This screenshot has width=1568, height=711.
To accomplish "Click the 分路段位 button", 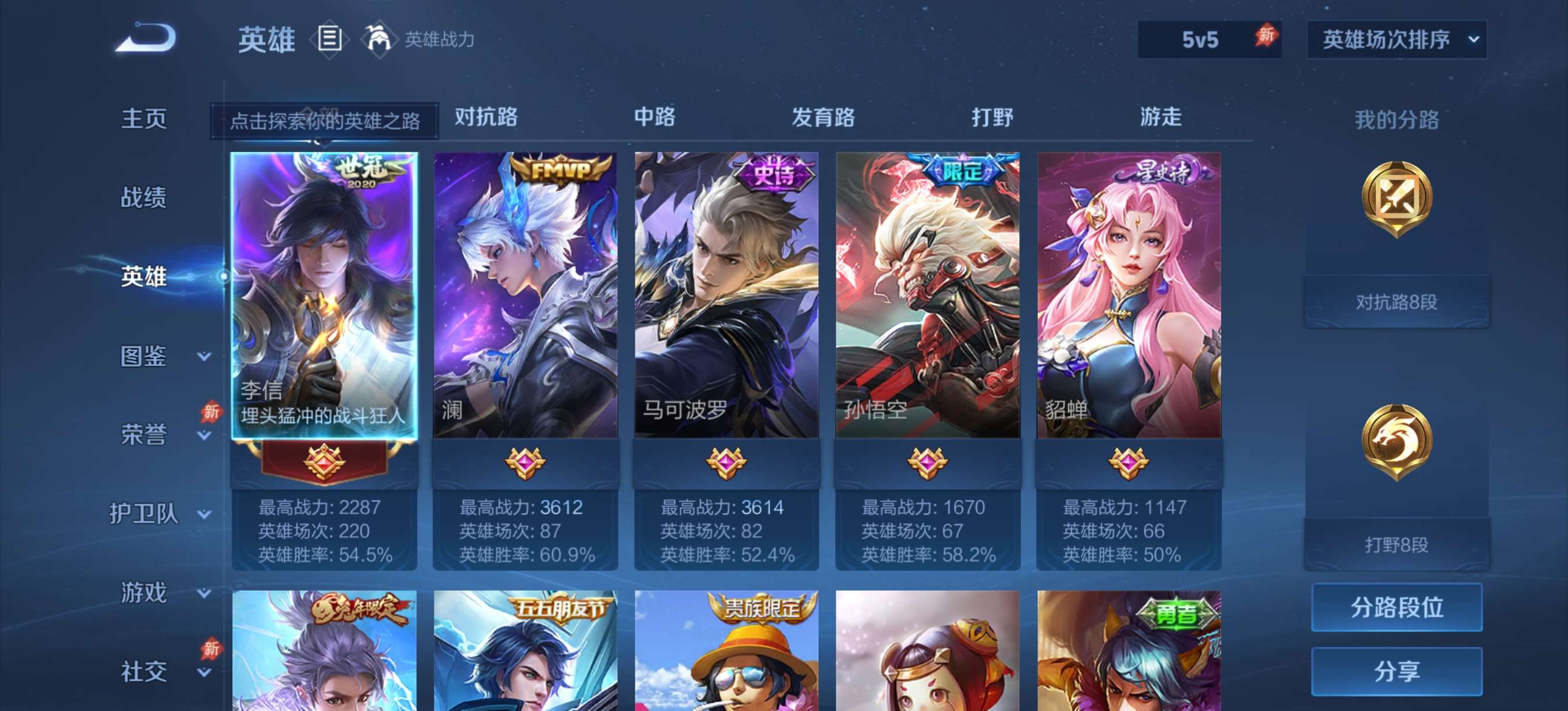I will coord(1397,607).
